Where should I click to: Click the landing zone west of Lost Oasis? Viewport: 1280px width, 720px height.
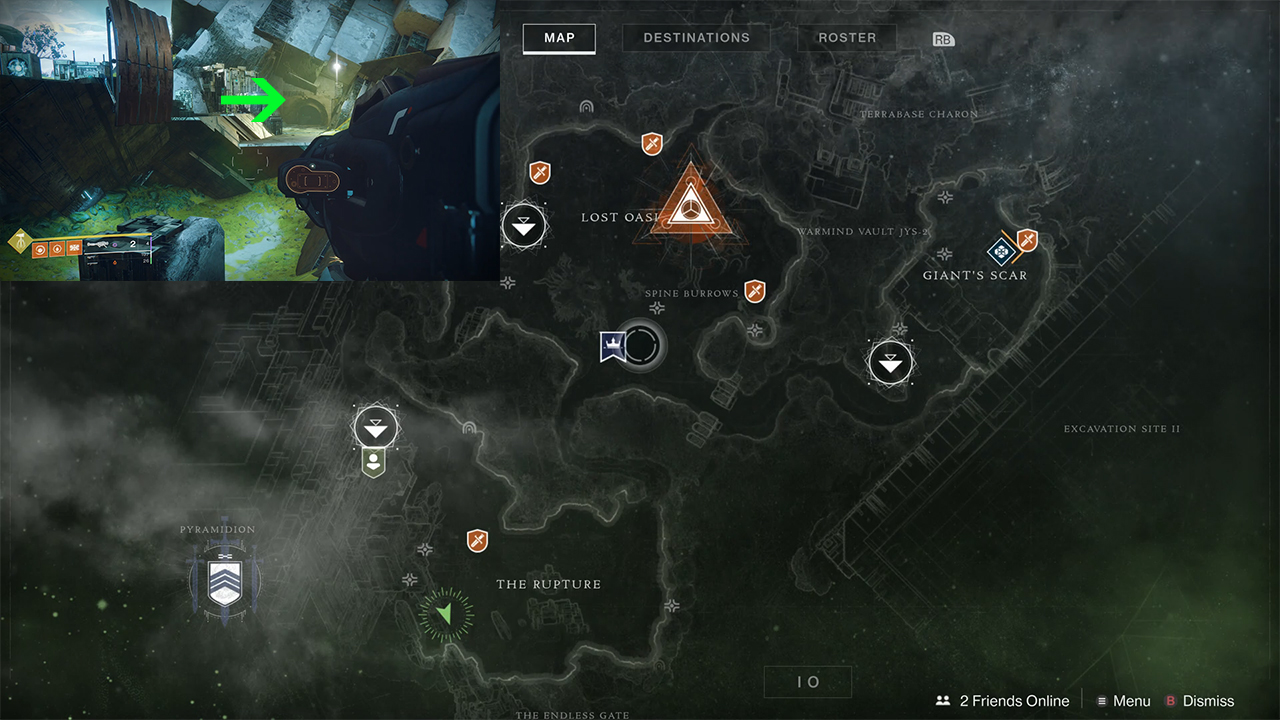(525, 226)
